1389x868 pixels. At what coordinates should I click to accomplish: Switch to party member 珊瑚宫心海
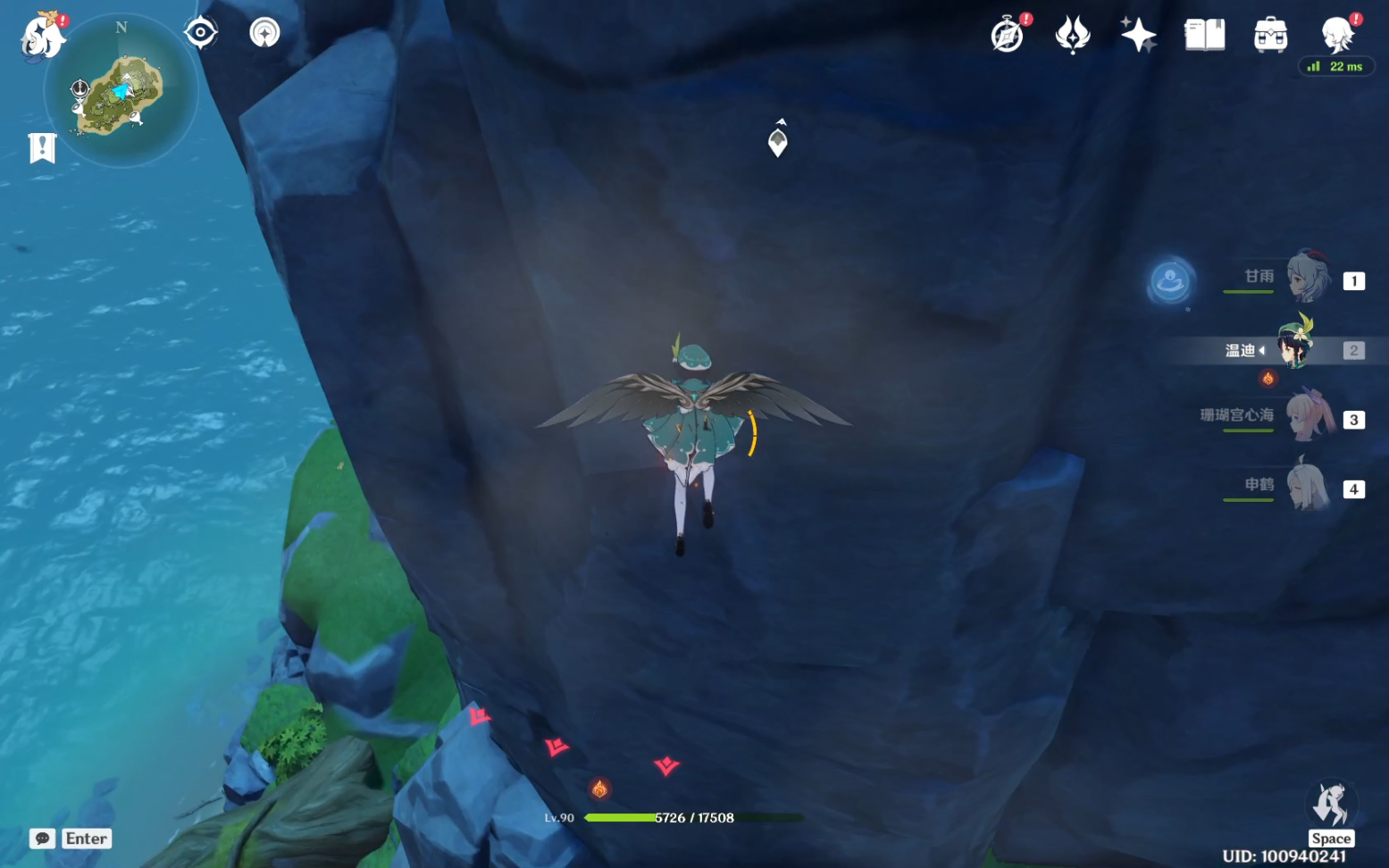1307,417
